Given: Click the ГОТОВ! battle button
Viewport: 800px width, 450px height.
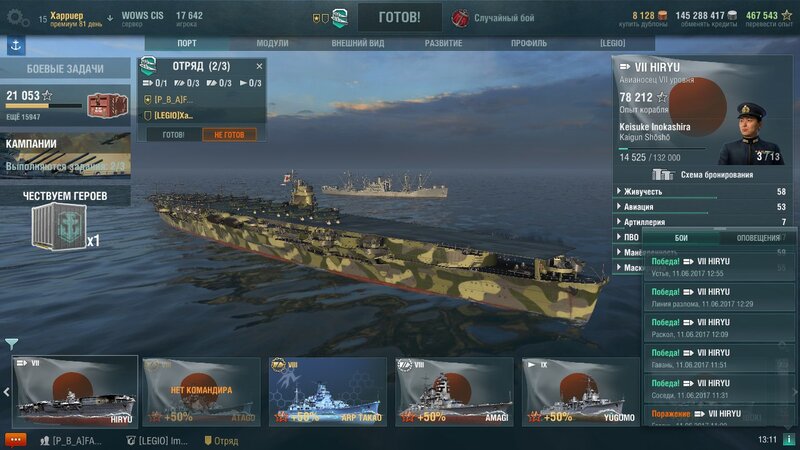Looking at the screenshot, I should tap(400, 17).
